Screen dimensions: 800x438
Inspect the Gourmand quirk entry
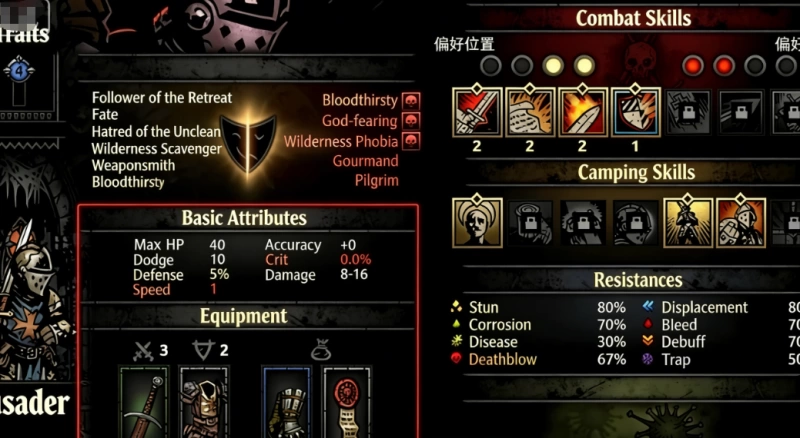click(365, 161)
